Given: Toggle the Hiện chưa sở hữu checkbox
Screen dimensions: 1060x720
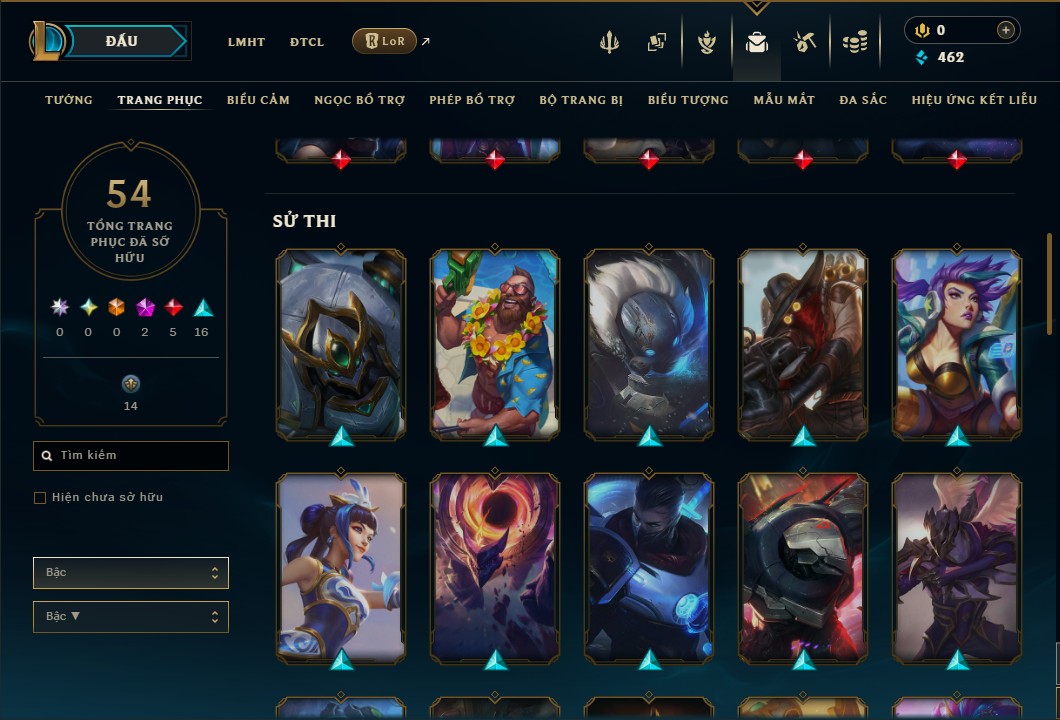Looking at the screenshot, I should 40,498.
